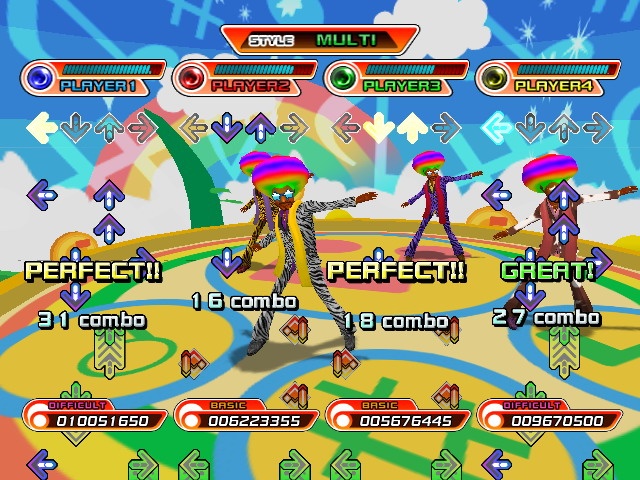Screen dimensions: 640x480
Task: Hit Player 4's left step-zone arrow
Action: (496, 127)
